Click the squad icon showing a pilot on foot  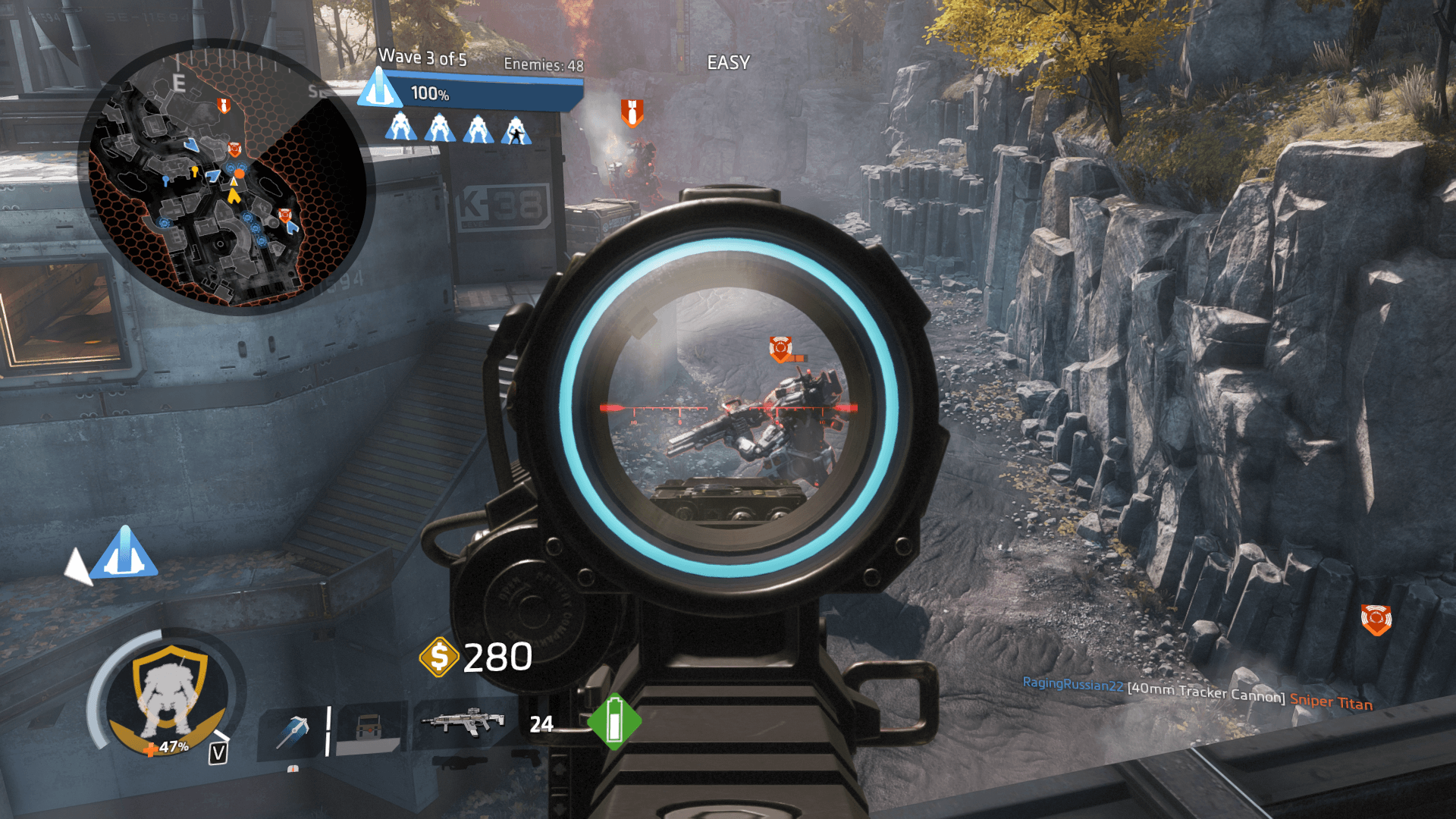pyautogui.click(x=516, y=130)
